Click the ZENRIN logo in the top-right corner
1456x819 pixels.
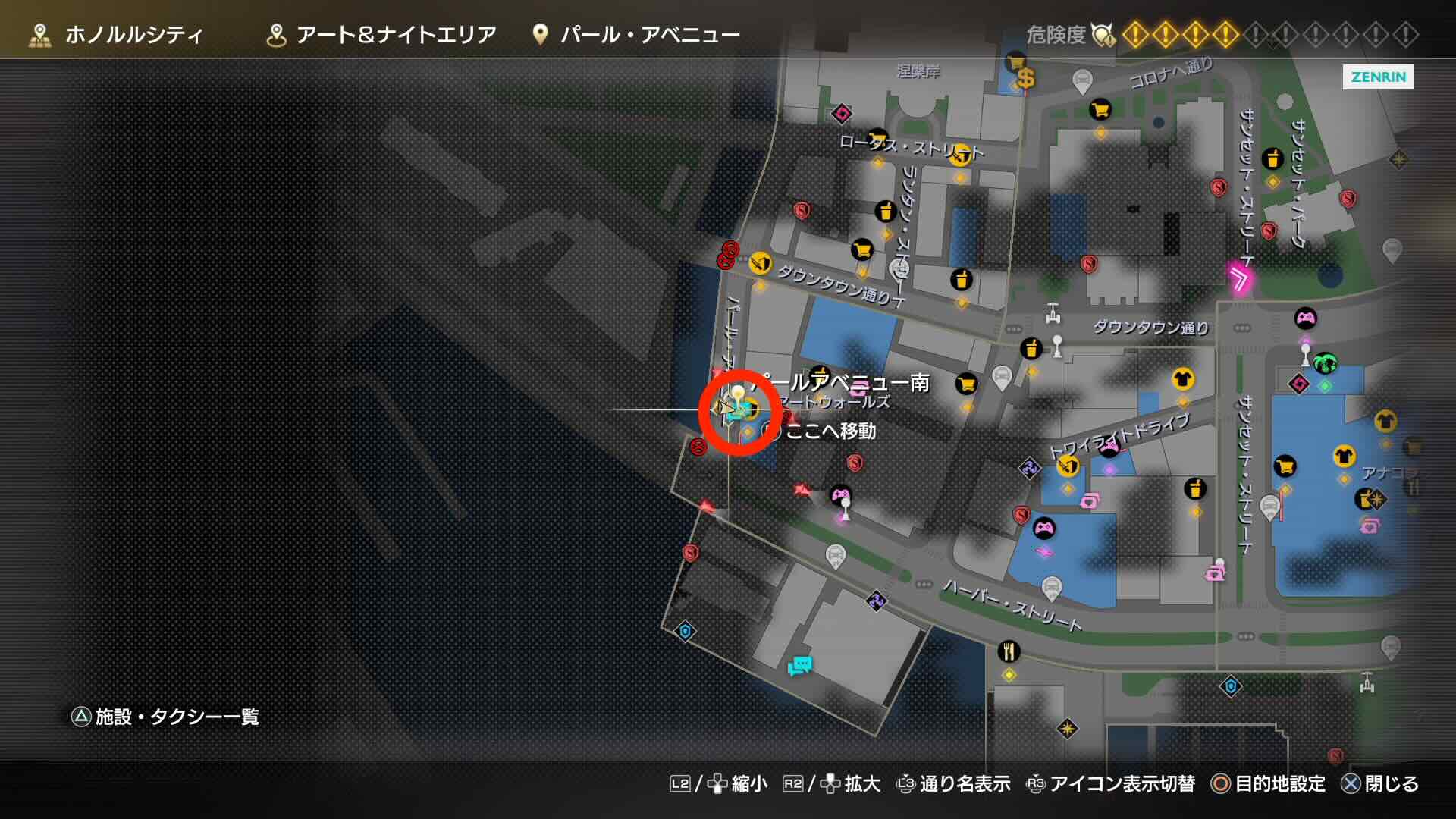click(x=1378, y=77)
